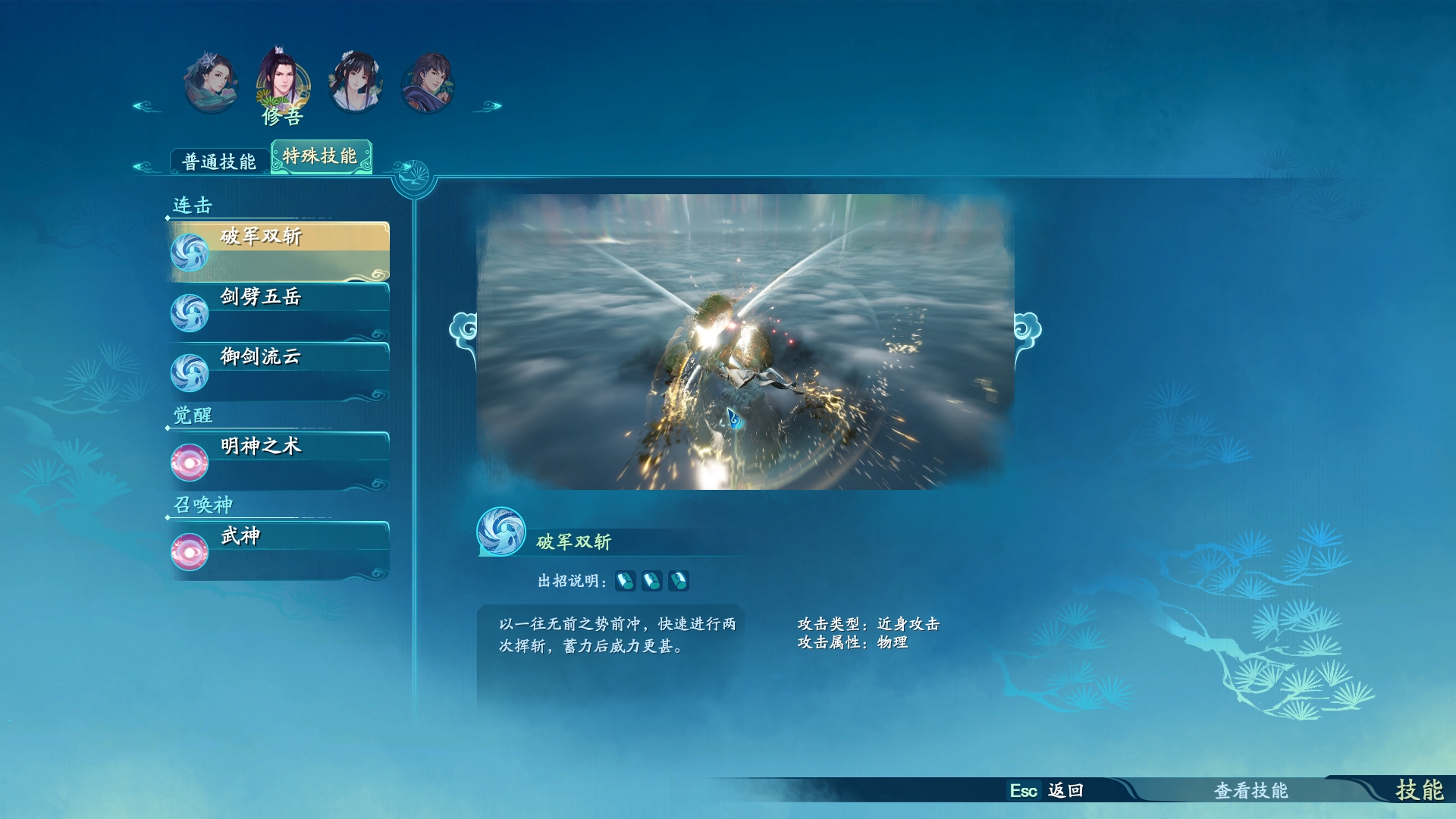Switch to the 普通技能 tab
Screen dimensions: 1456x819
218,162
